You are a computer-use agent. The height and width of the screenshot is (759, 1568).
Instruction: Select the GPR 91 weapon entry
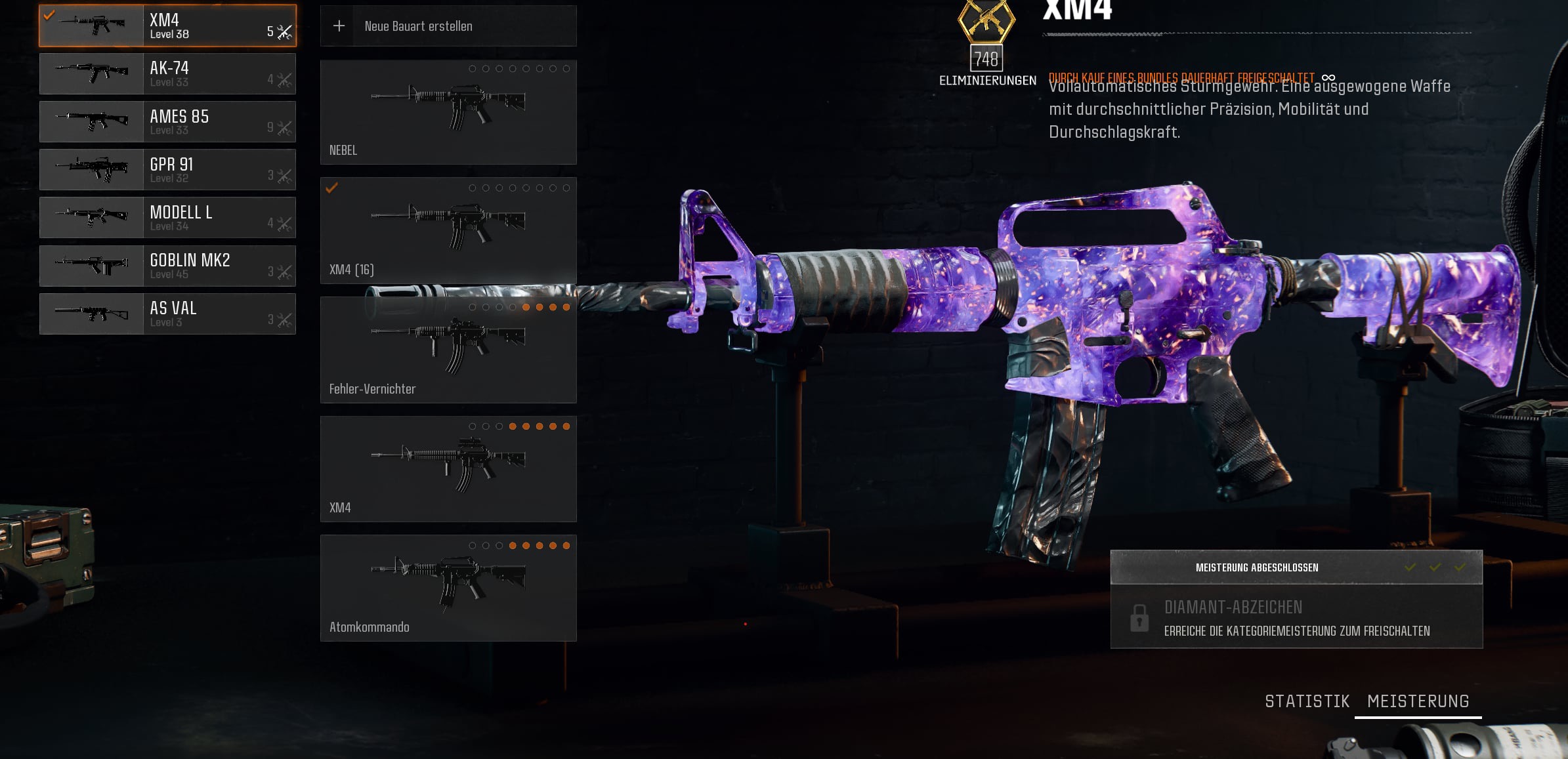tap(167, 169)
